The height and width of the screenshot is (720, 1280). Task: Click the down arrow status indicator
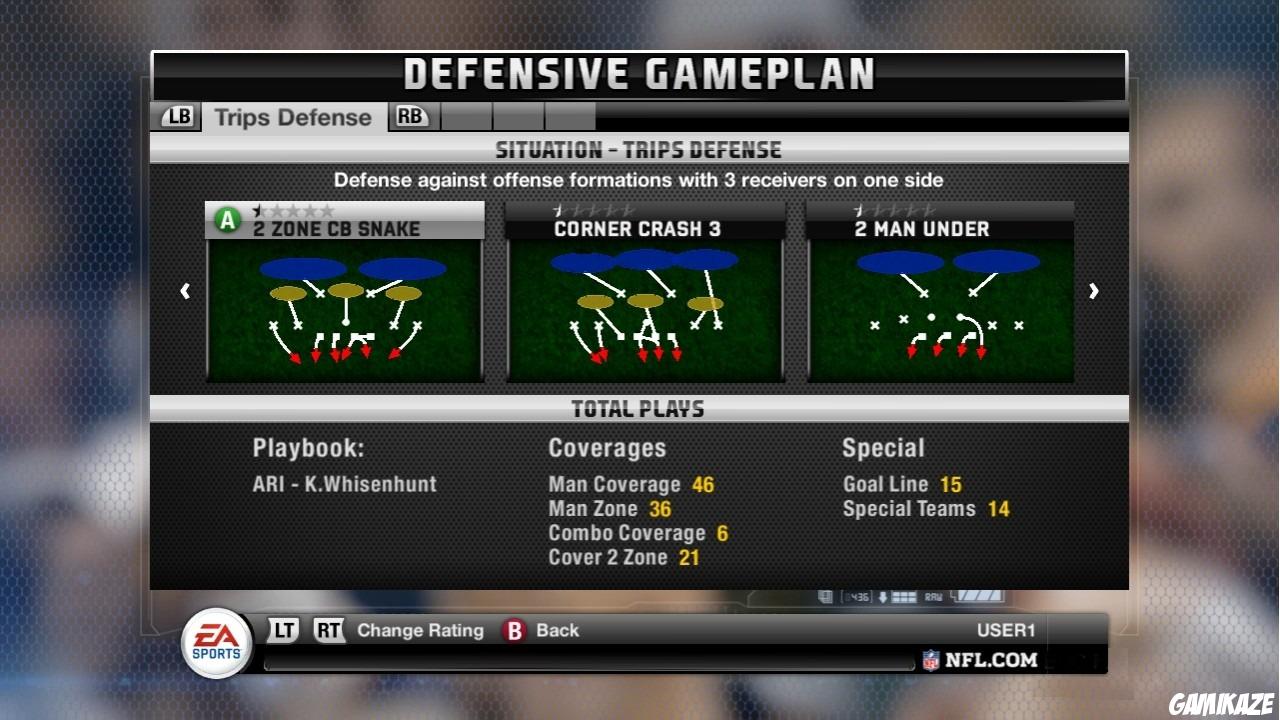(883, 597)
